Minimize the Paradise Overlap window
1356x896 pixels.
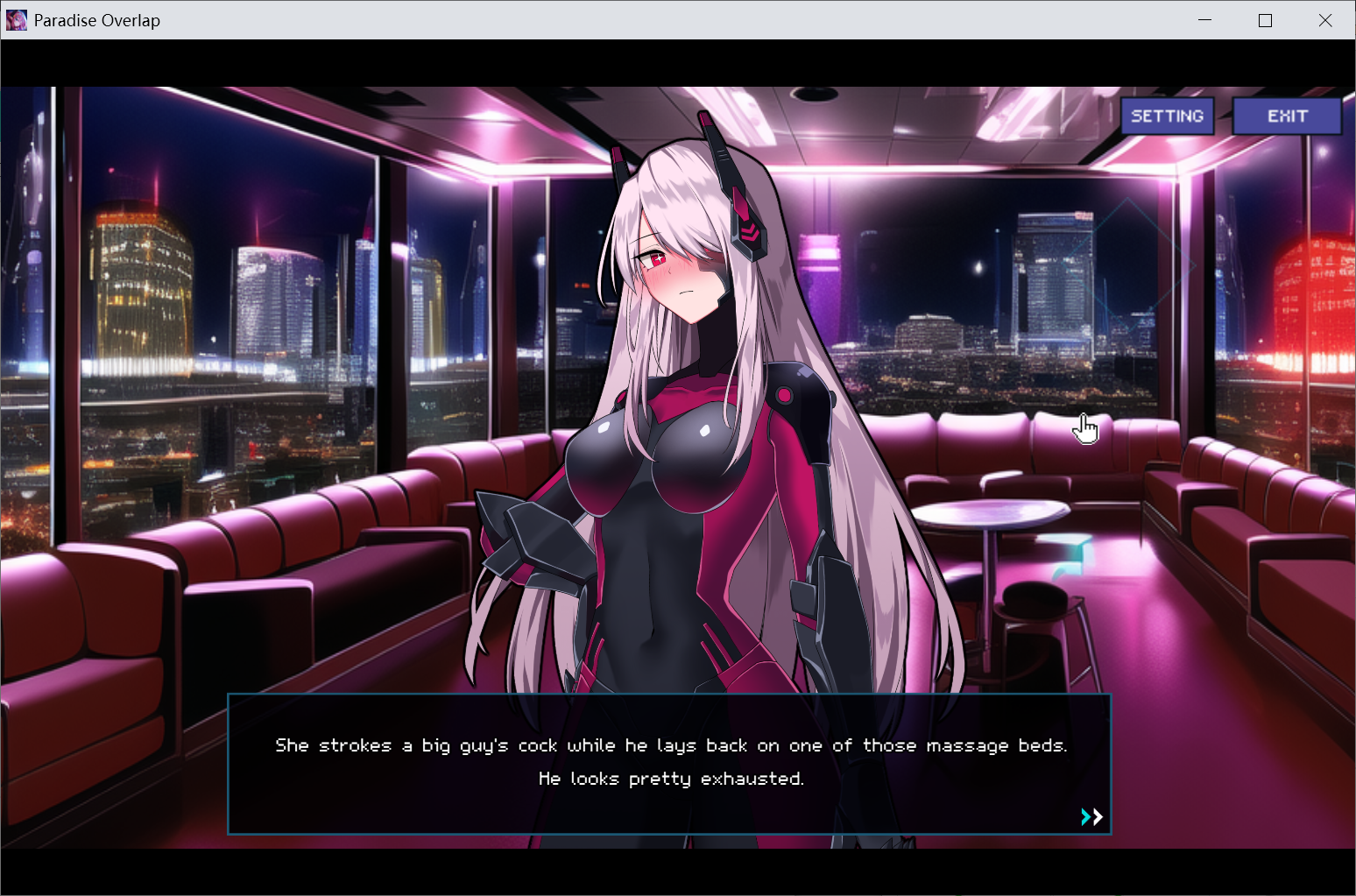coord(1205,20)
